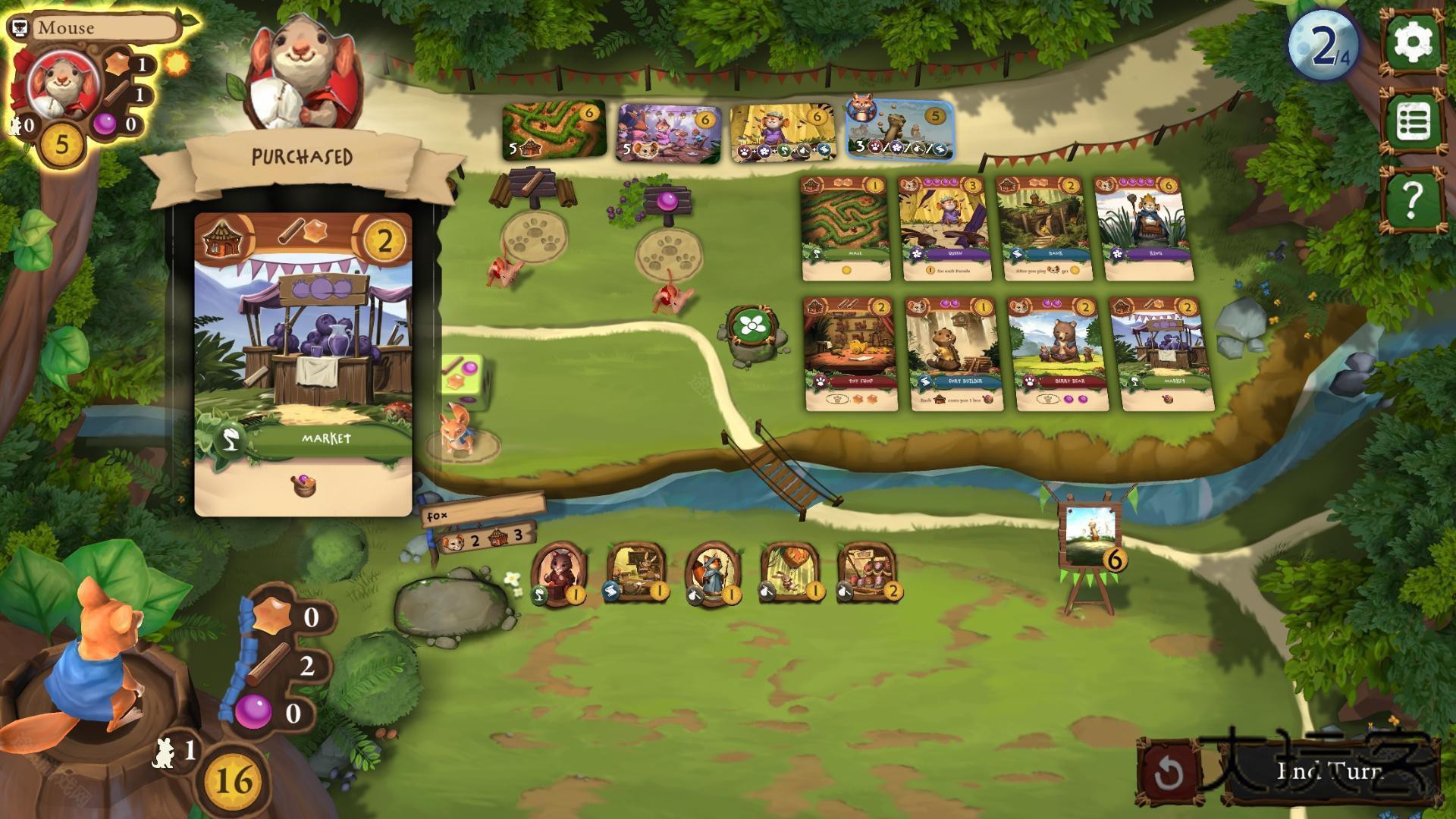View the large purchased Market card
Screen dimensions: 1456x819
pyautogui.click(x=303, y=364)
